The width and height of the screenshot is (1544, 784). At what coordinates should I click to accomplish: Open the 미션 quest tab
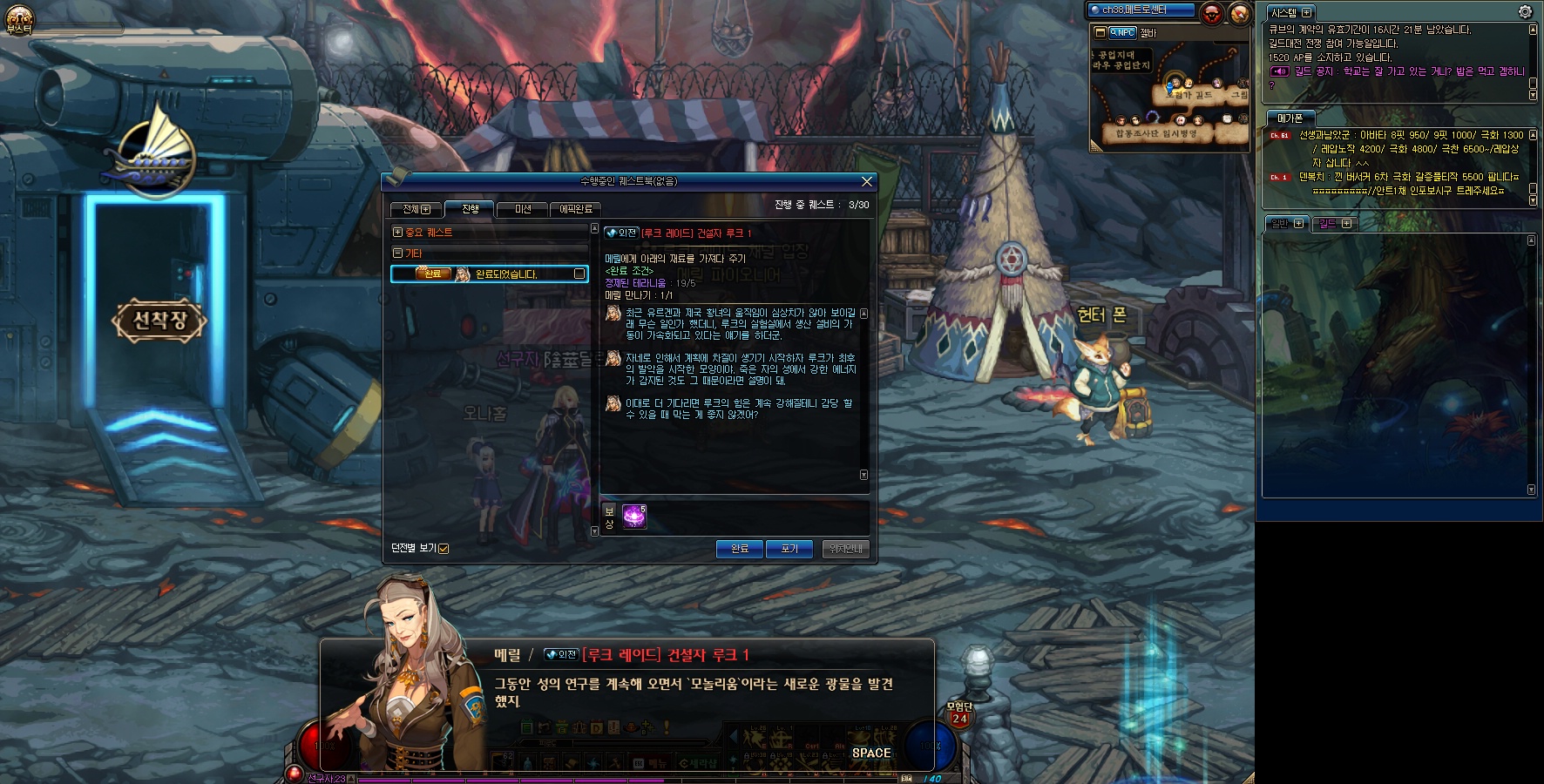click(523, 209)
